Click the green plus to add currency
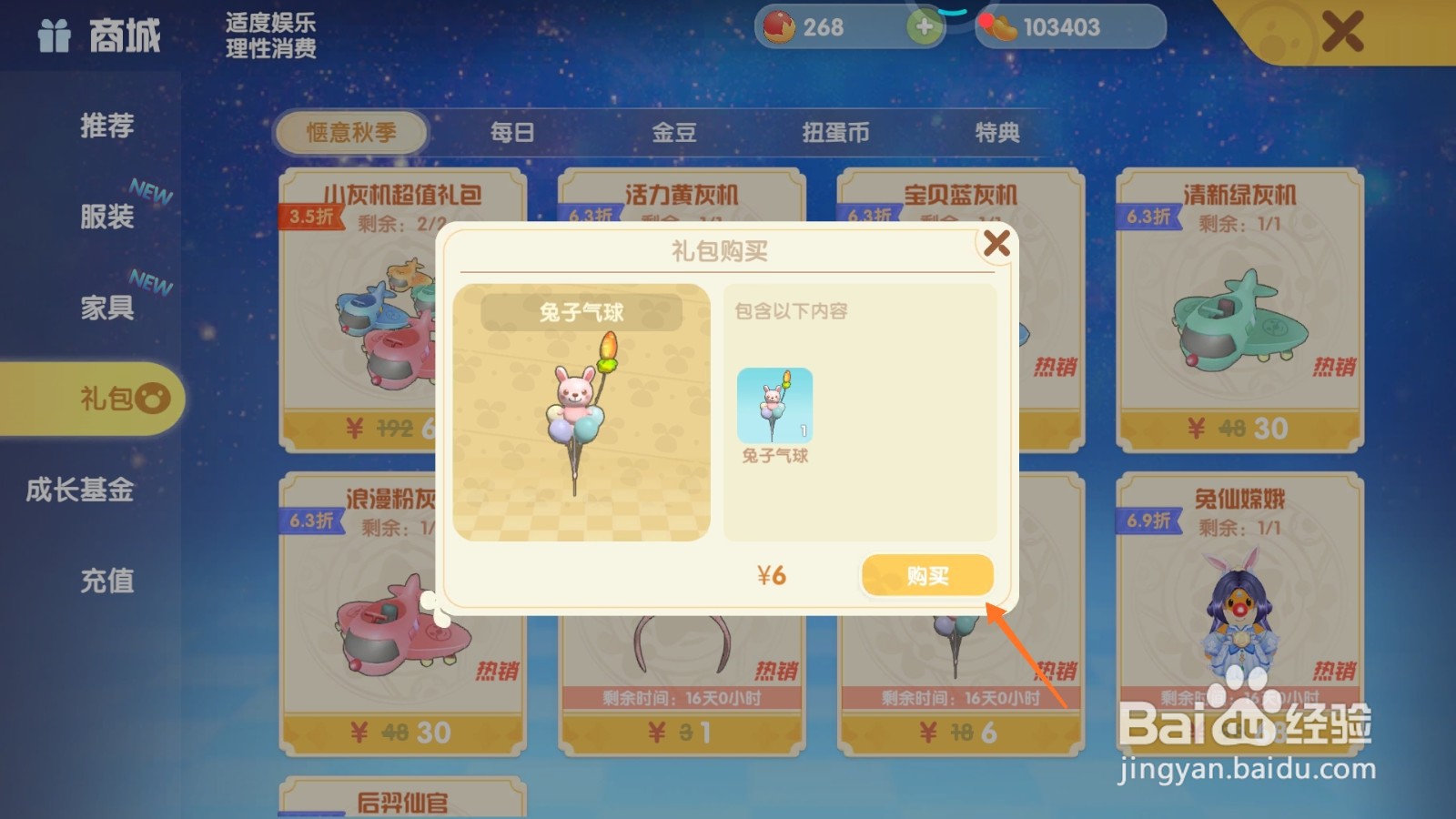 click(x=925, y=26)
